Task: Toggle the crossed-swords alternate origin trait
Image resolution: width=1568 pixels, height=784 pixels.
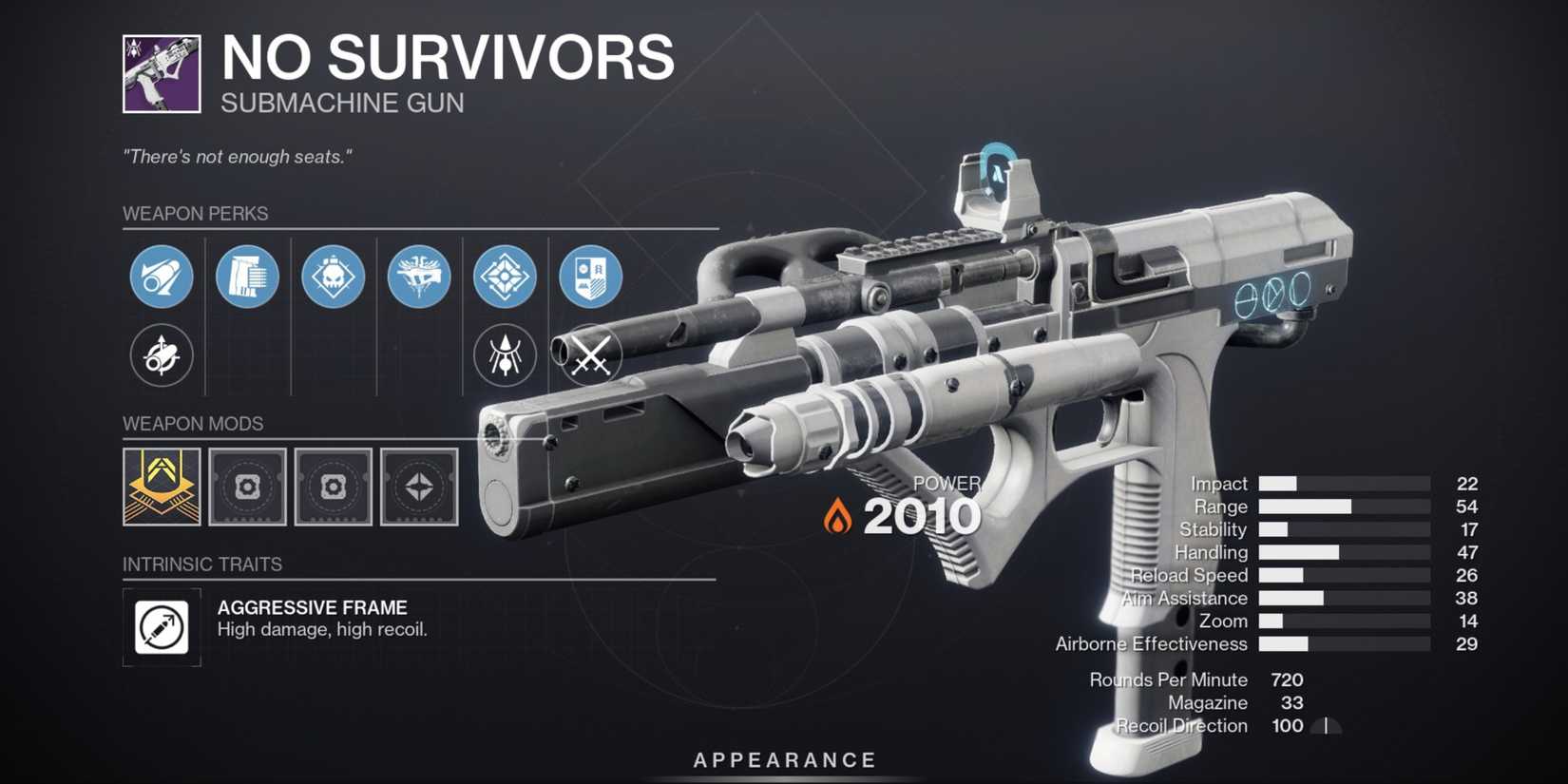Action: [590, 354]
